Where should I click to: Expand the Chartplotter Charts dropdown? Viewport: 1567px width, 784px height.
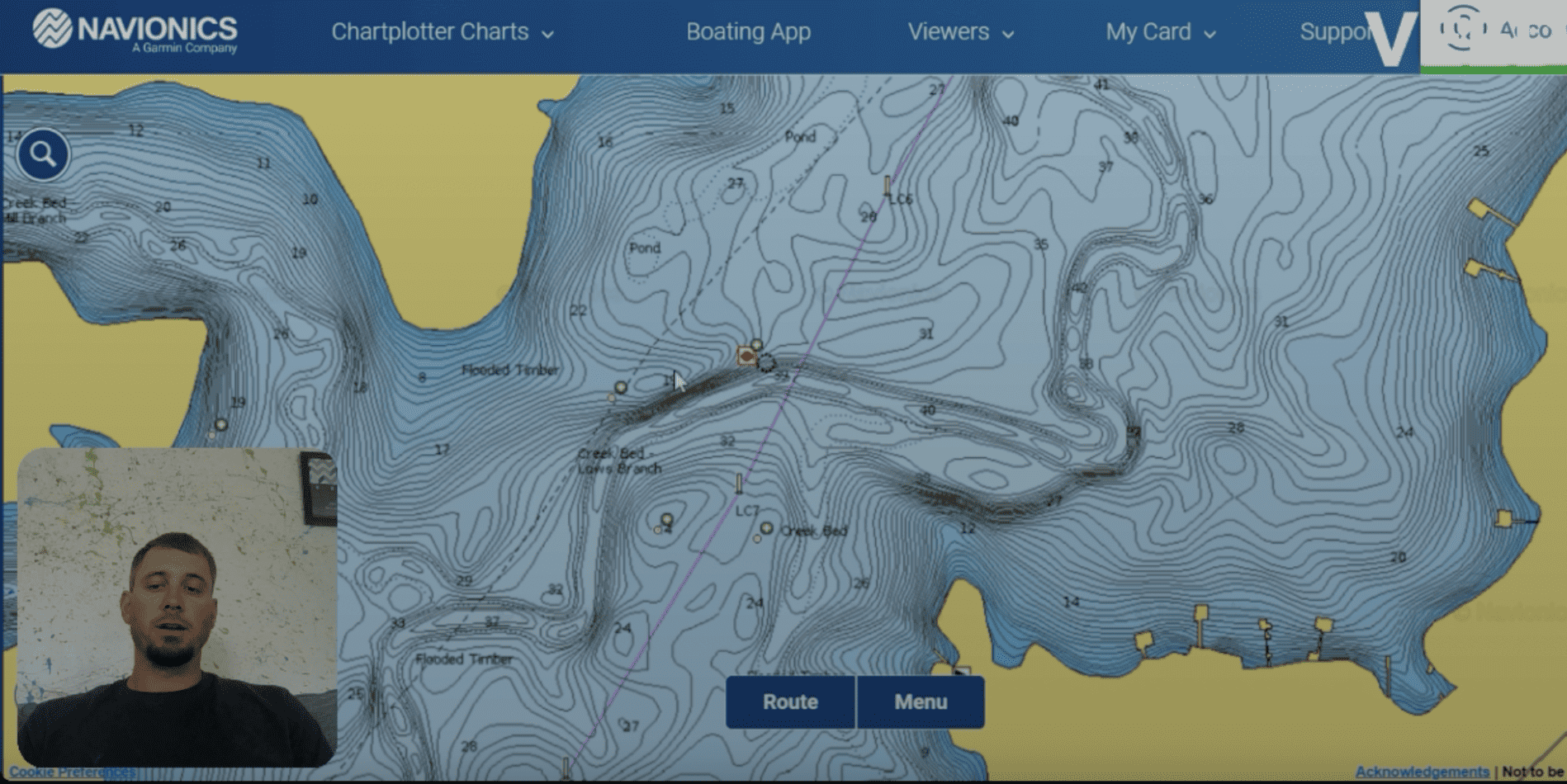point(441,31)
